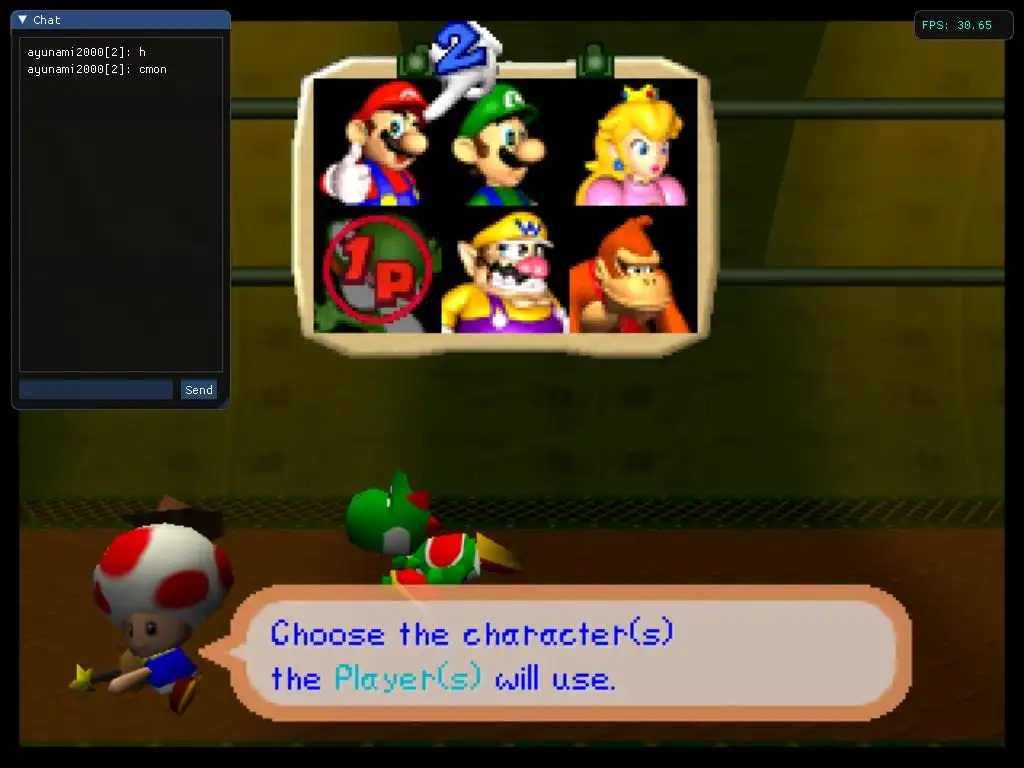
Task: Choose Luigi as the character
Action: 498,145
